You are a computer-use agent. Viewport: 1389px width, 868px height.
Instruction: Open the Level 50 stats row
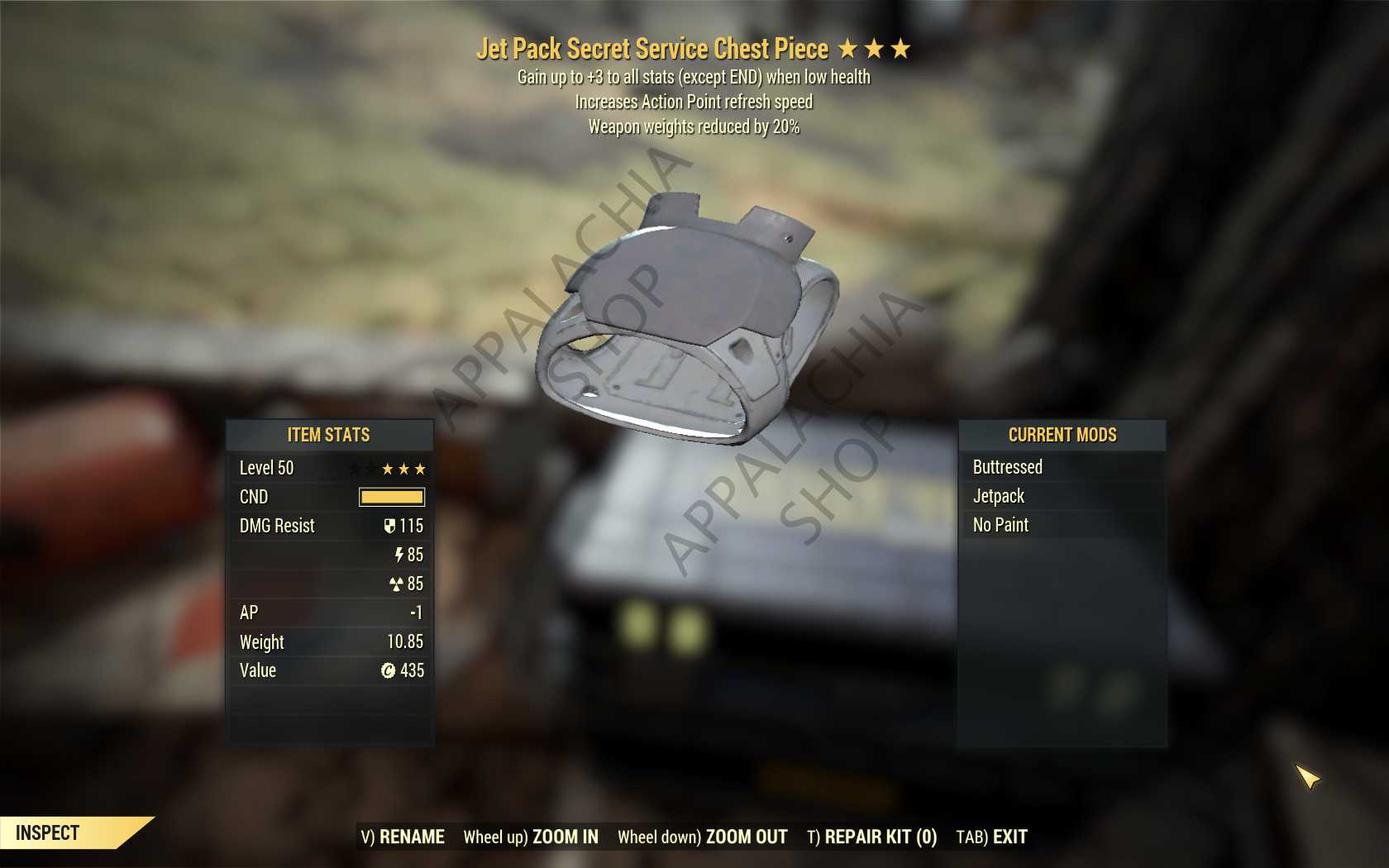(329, 468)
